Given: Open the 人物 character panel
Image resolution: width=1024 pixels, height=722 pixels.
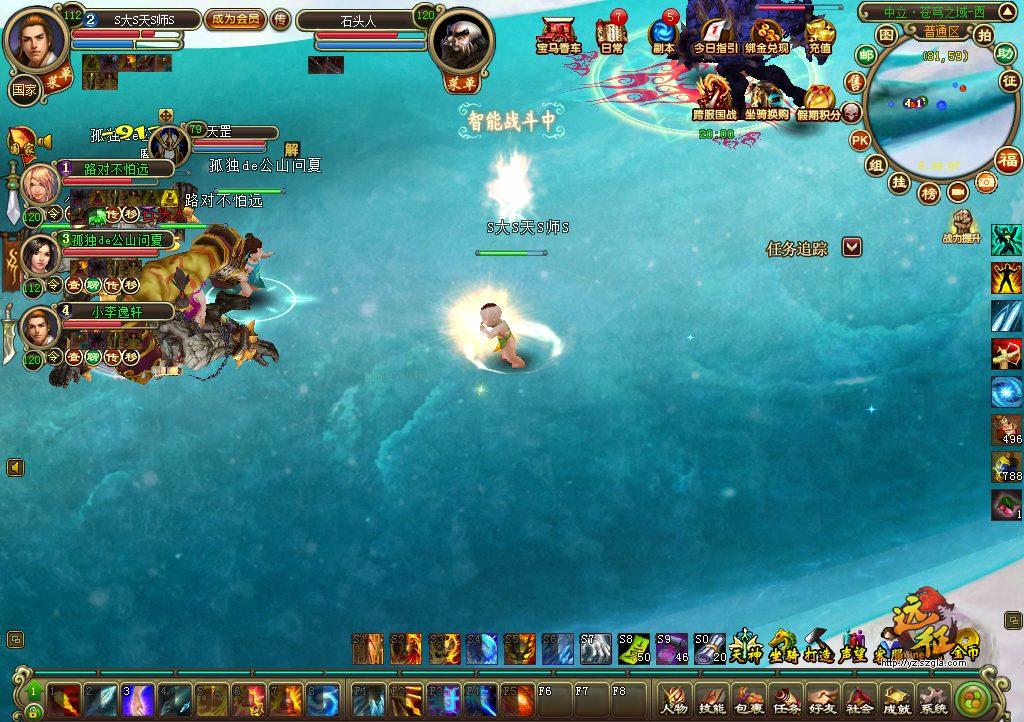Looking at the screenshot, I should (x=675, y=698).
